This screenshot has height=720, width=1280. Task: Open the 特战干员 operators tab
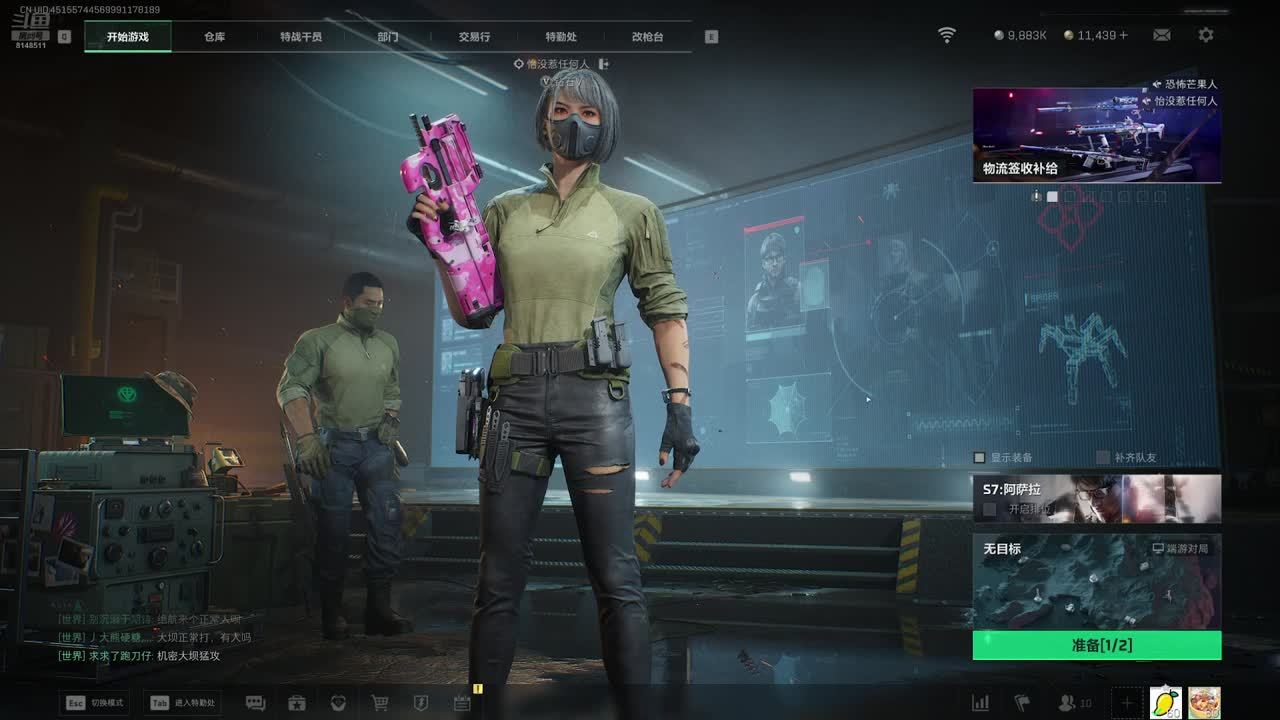pyautogui.click(x=301, y=37)
